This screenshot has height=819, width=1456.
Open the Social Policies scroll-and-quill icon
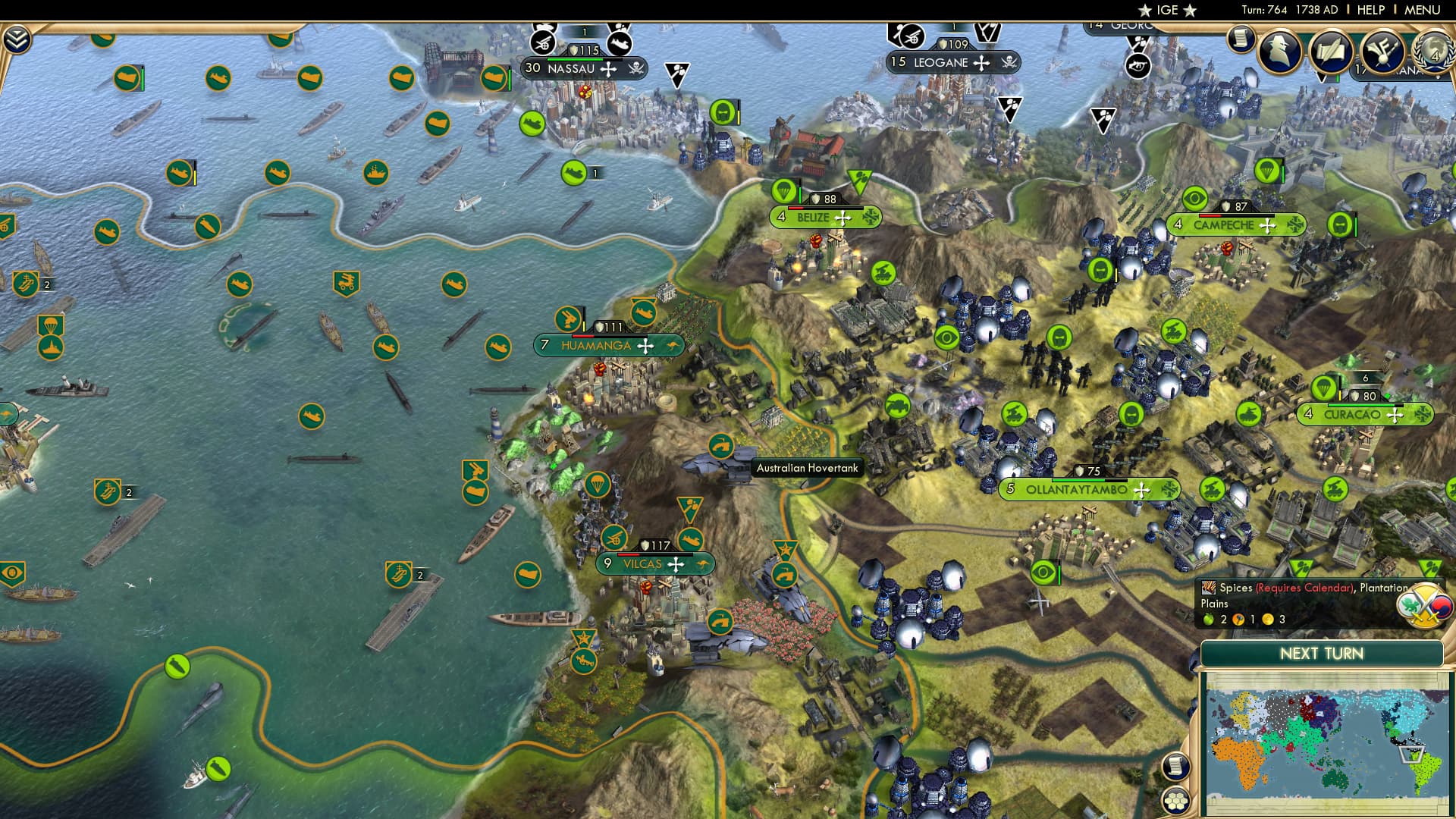(1332, 52)
